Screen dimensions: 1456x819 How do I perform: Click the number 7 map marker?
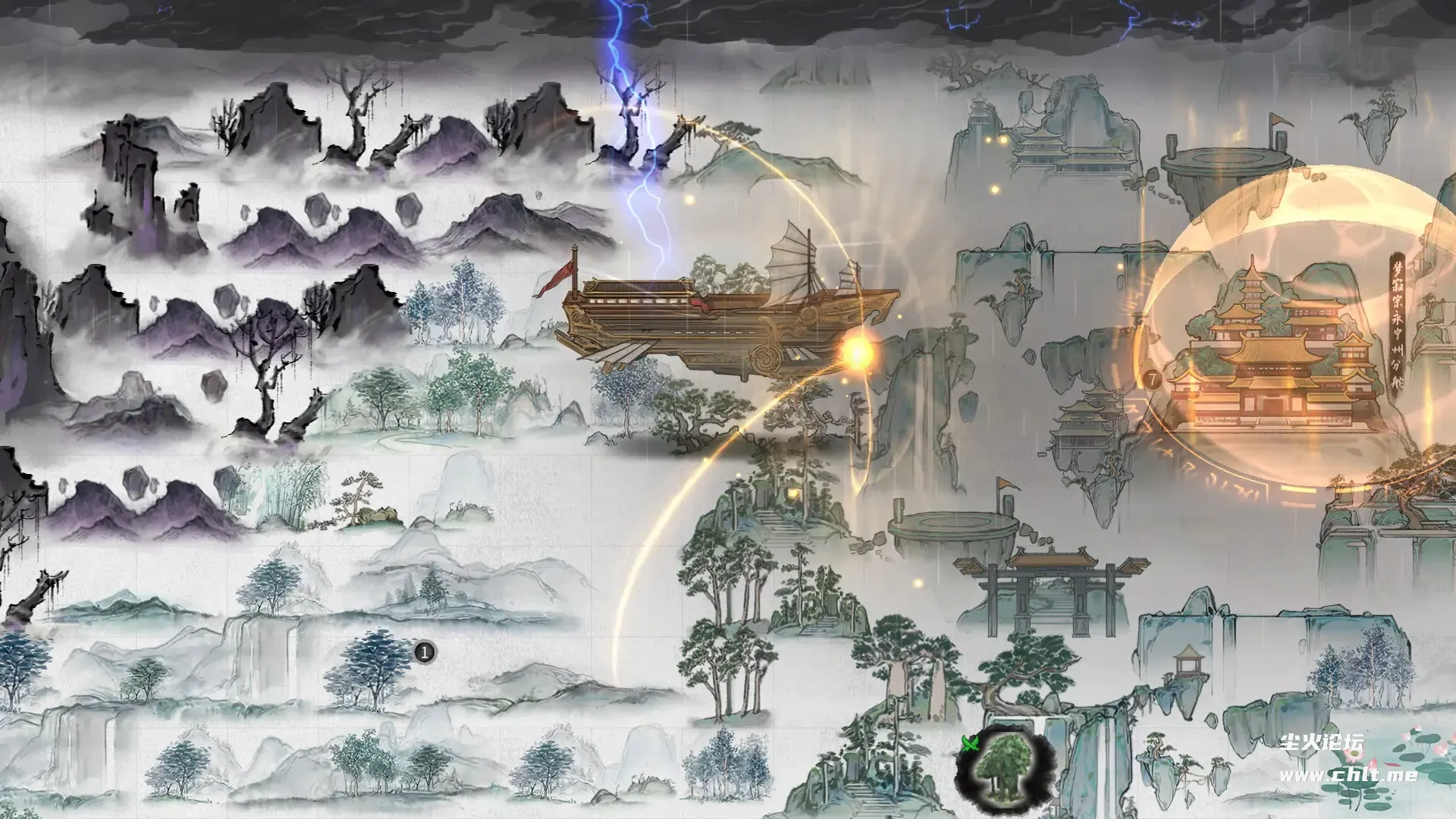pos(1152,378)
